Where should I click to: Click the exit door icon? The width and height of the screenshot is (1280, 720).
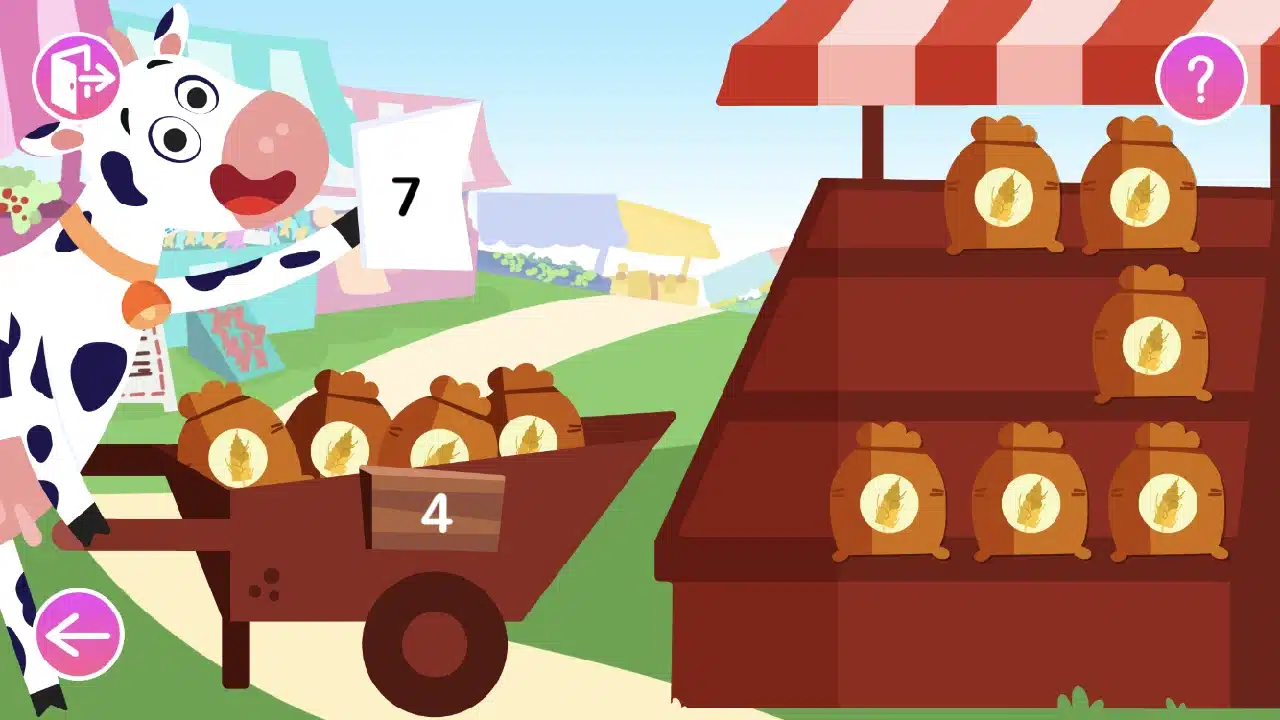78,75
